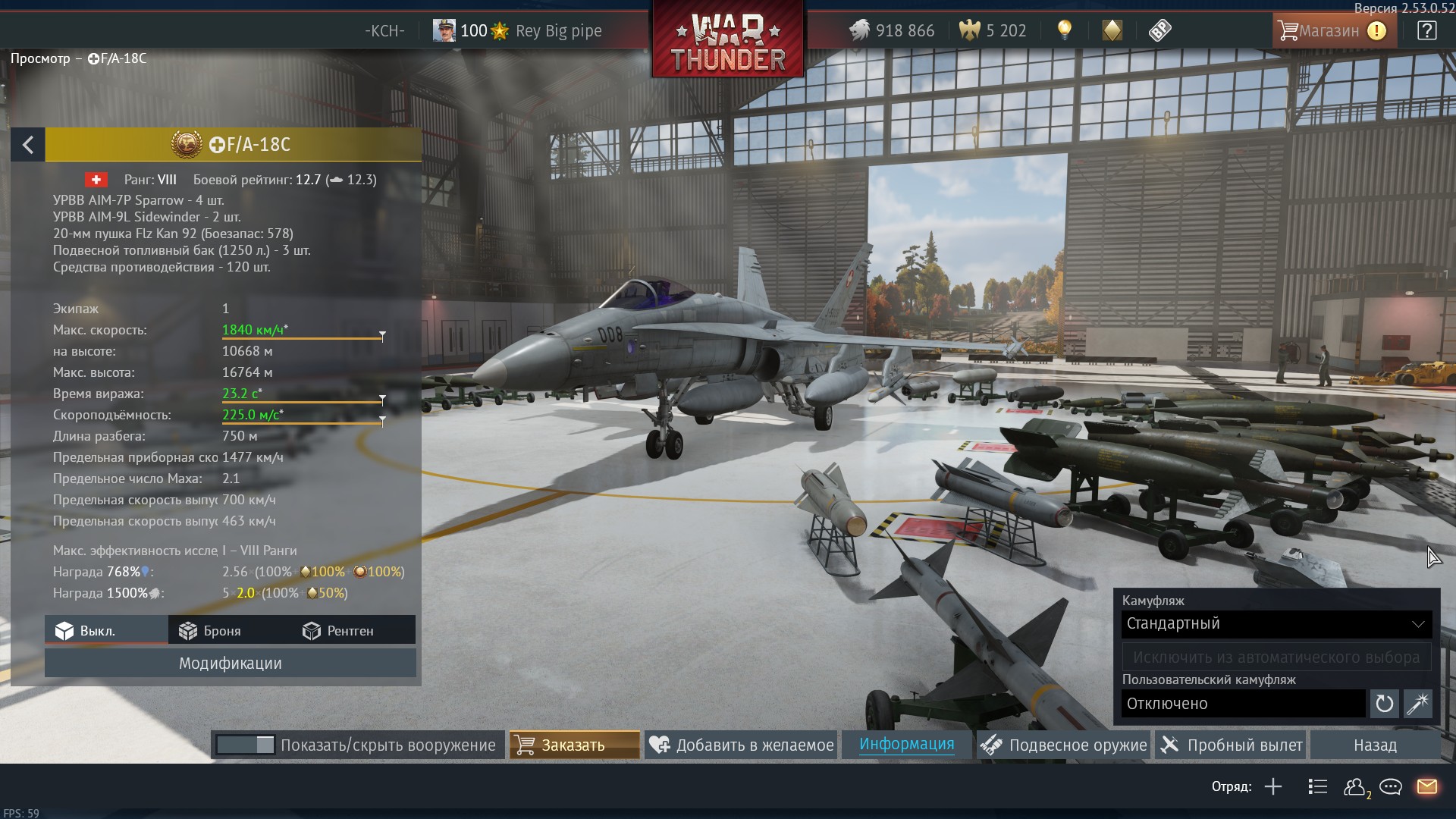Open Подвесное оружие loadout
Viewport: 1456px width, 819px height.
pyautogui.click(x=1063, y=745)
